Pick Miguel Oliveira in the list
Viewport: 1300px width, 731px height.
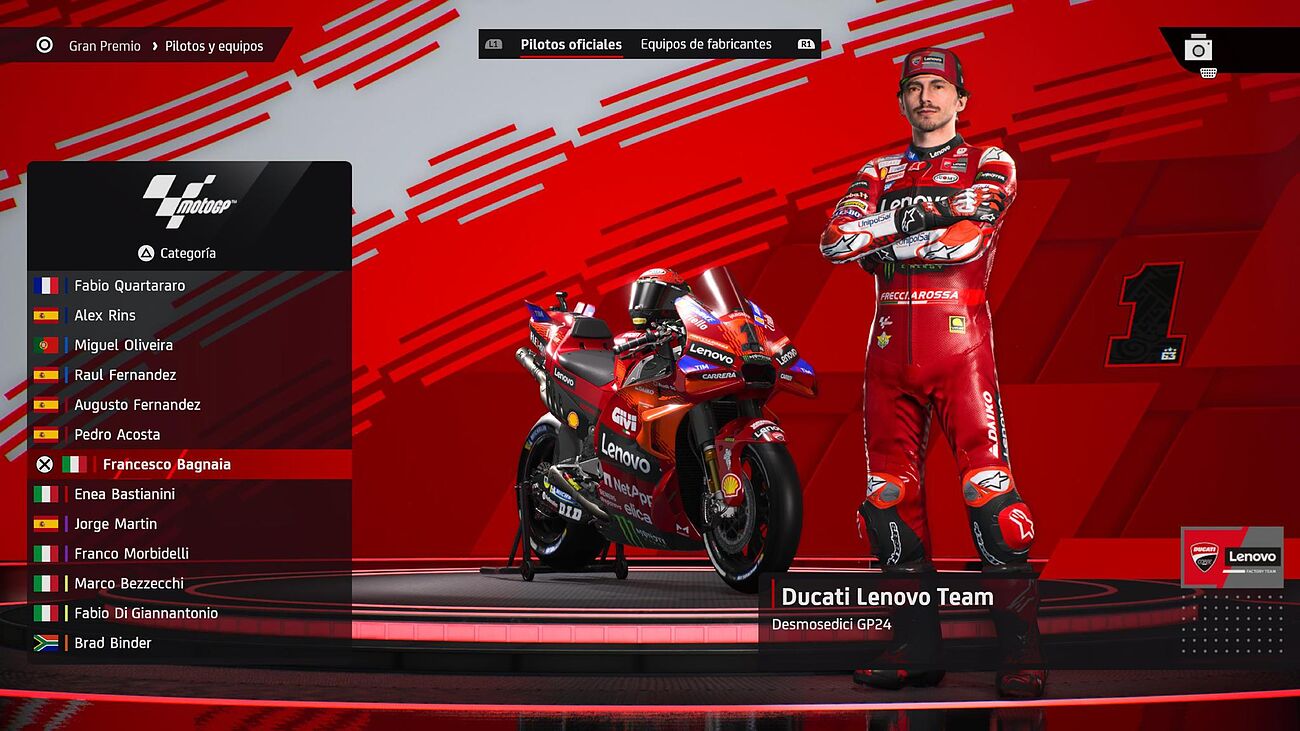tap(123, 346)
